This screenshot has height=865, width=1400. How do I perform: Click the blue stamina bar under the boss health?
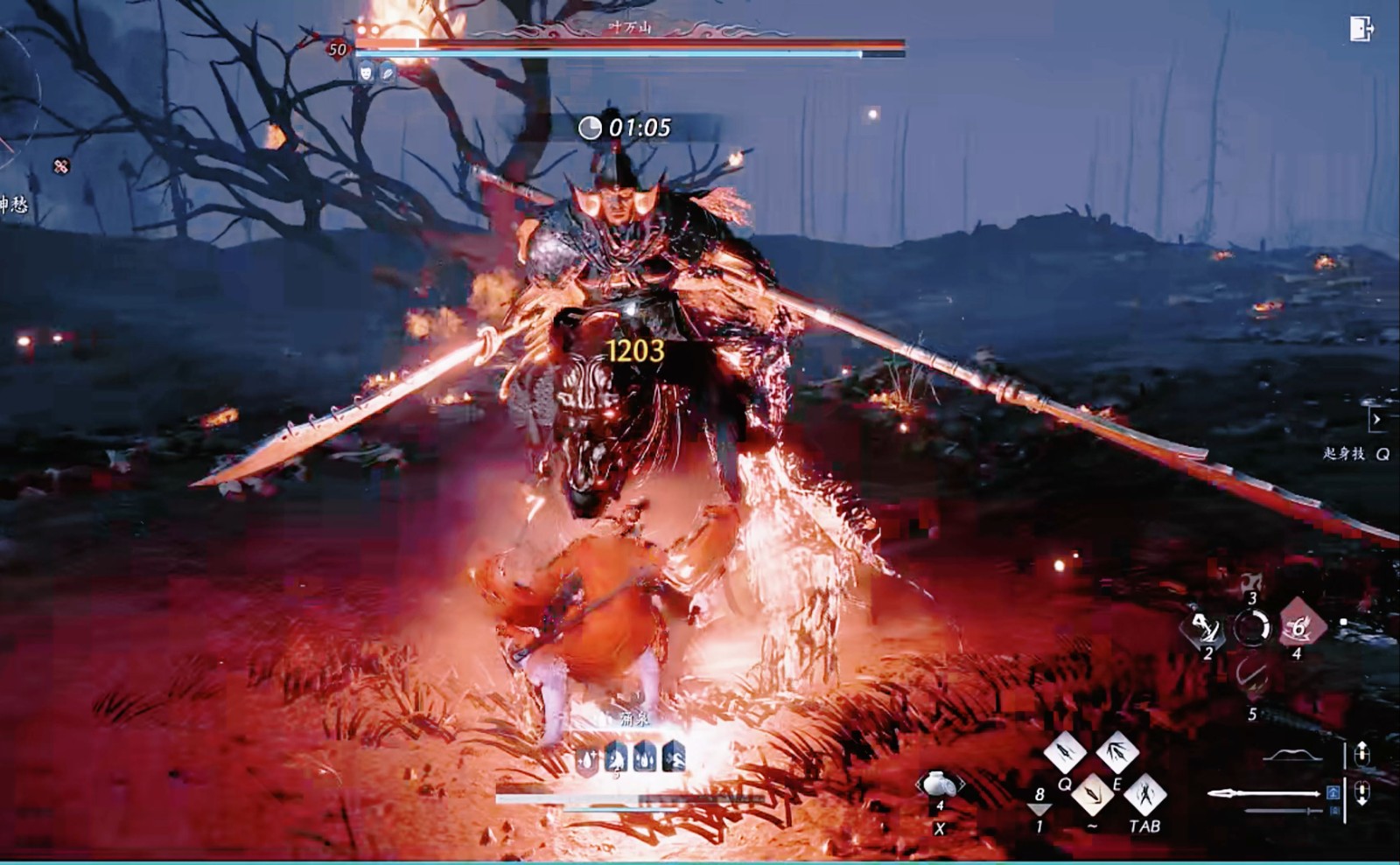click(612, 54)
